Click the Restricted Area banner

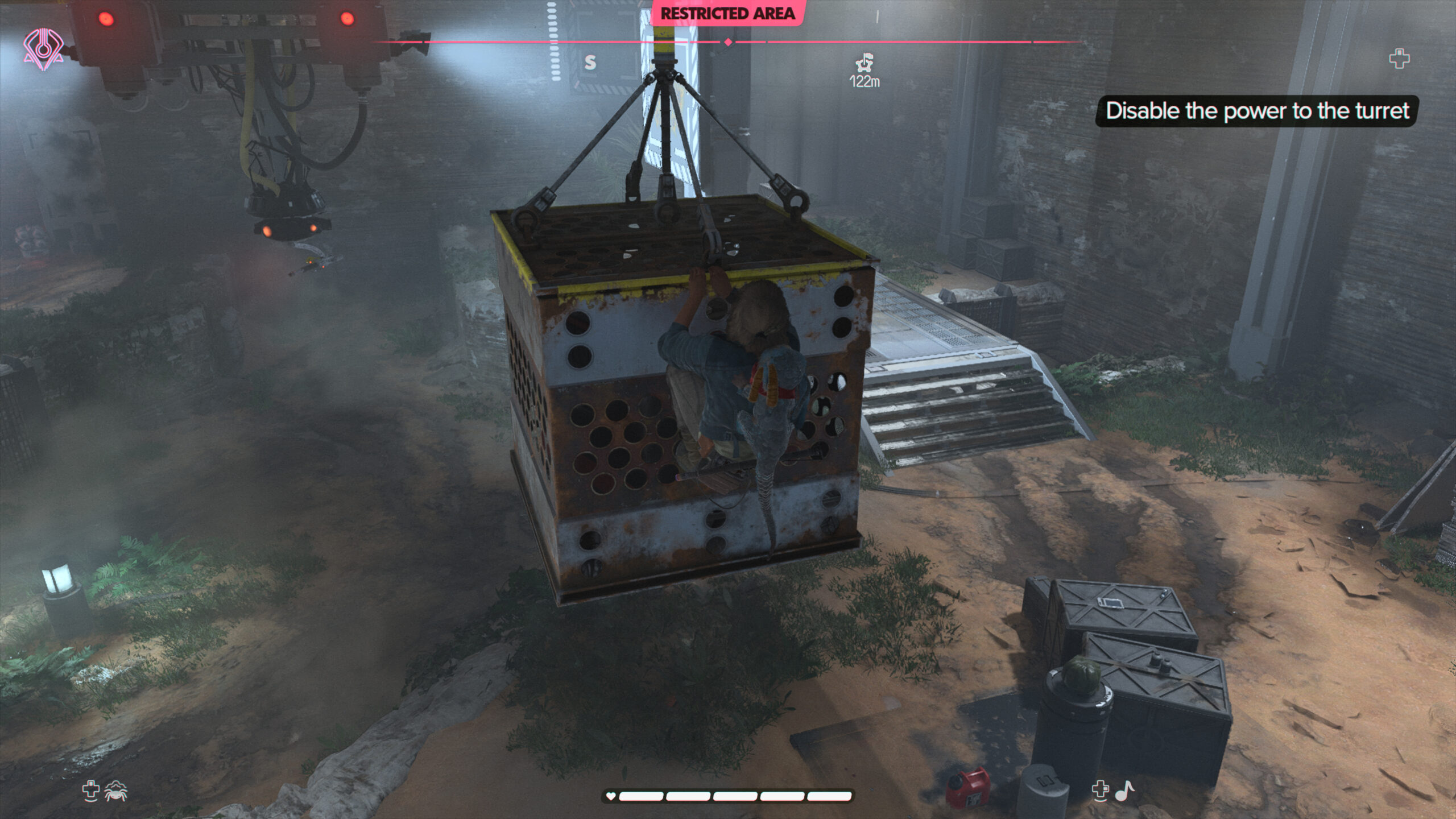727,13
